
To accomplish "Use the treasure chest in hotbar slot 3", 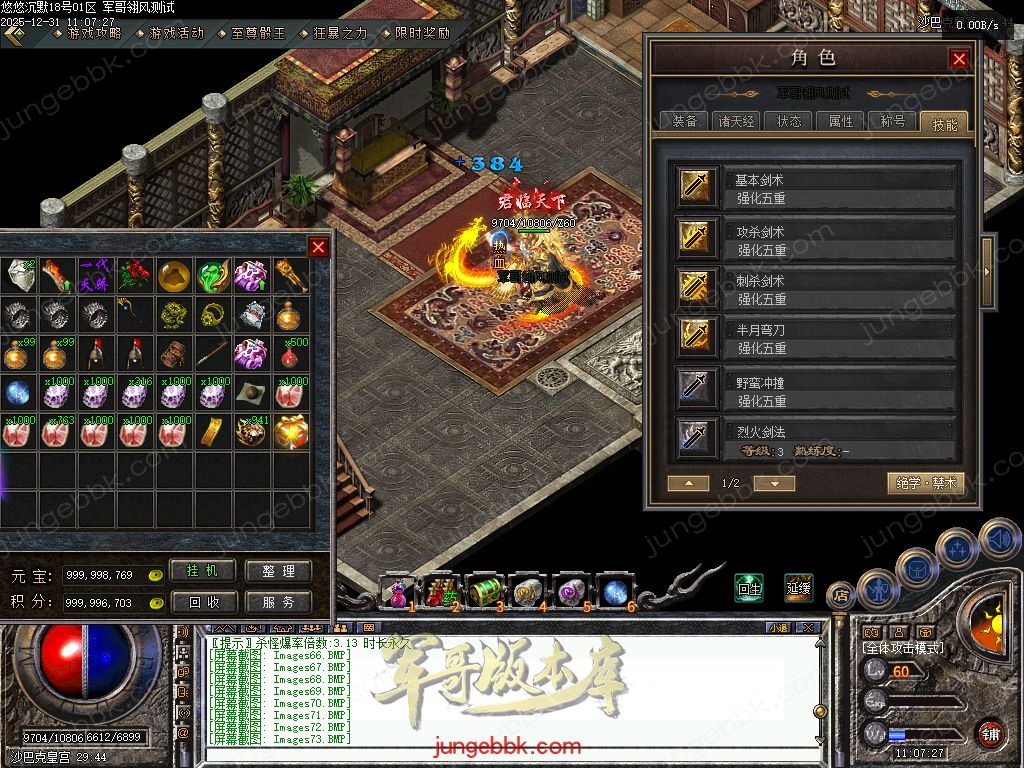I will [484, 592].
